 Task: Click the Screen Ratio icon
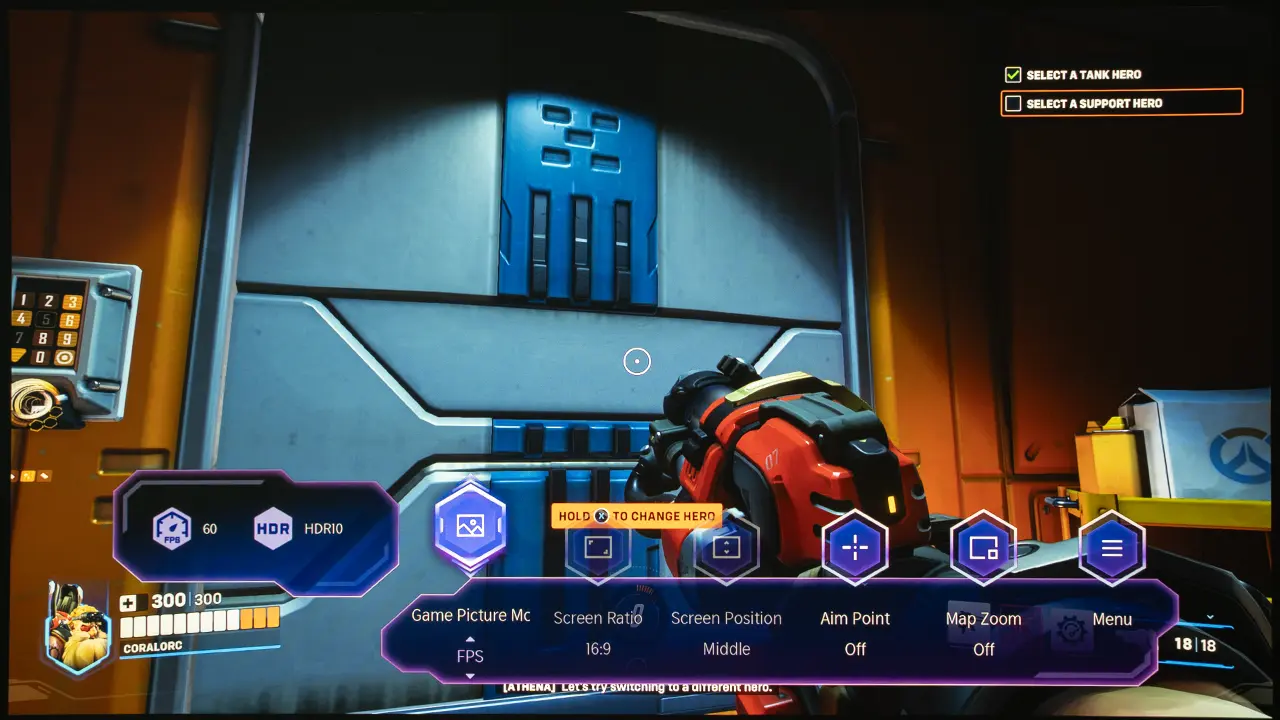(x=598, y=548)
